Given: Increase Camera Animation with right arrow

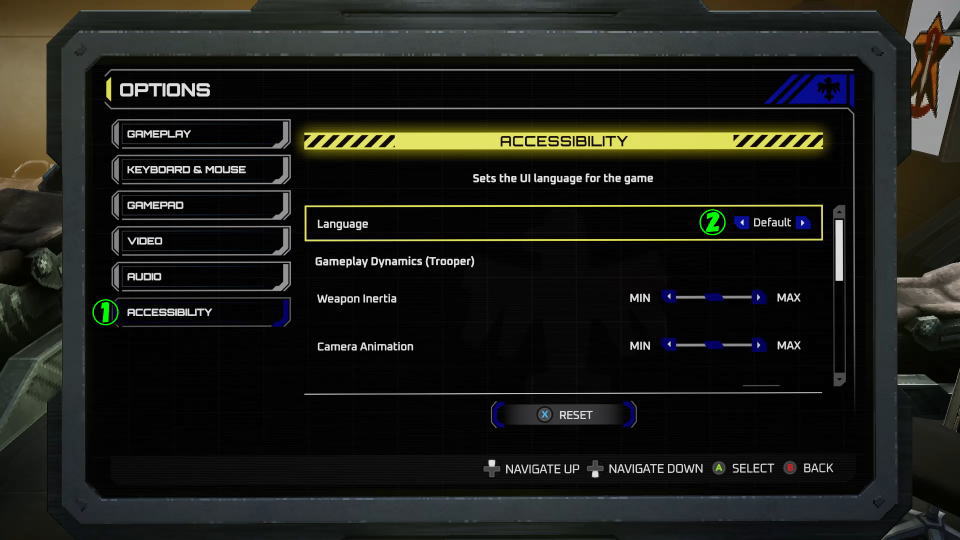Looking at the screenshot, I should point(759,345).
